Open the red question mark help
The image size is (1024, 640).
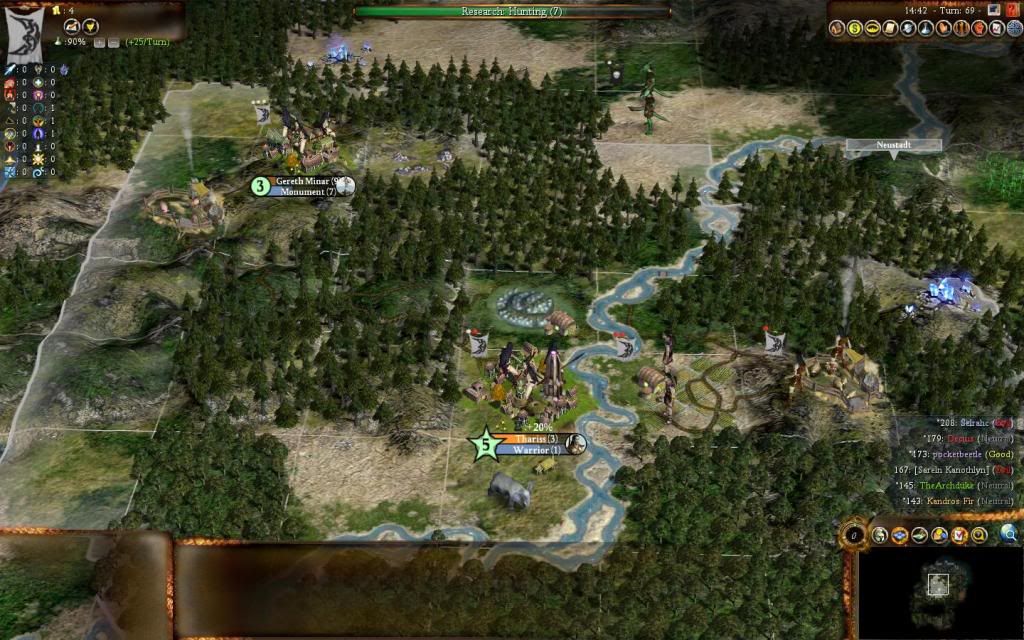1013,9
